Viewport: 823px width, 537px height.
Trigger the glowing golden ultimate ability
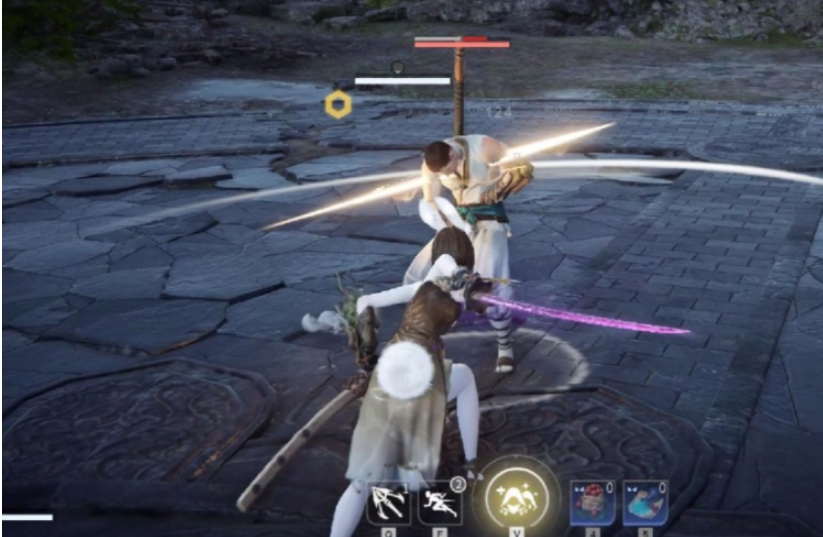coord(516,496)
